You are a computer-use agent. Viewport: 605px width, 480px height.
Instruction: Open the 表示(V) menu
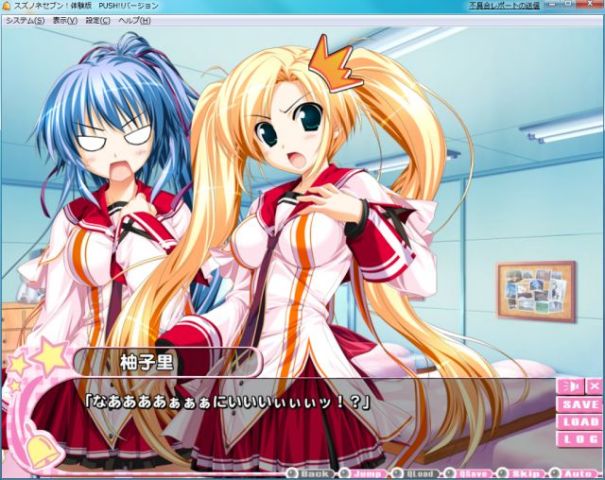coord(65,20)
